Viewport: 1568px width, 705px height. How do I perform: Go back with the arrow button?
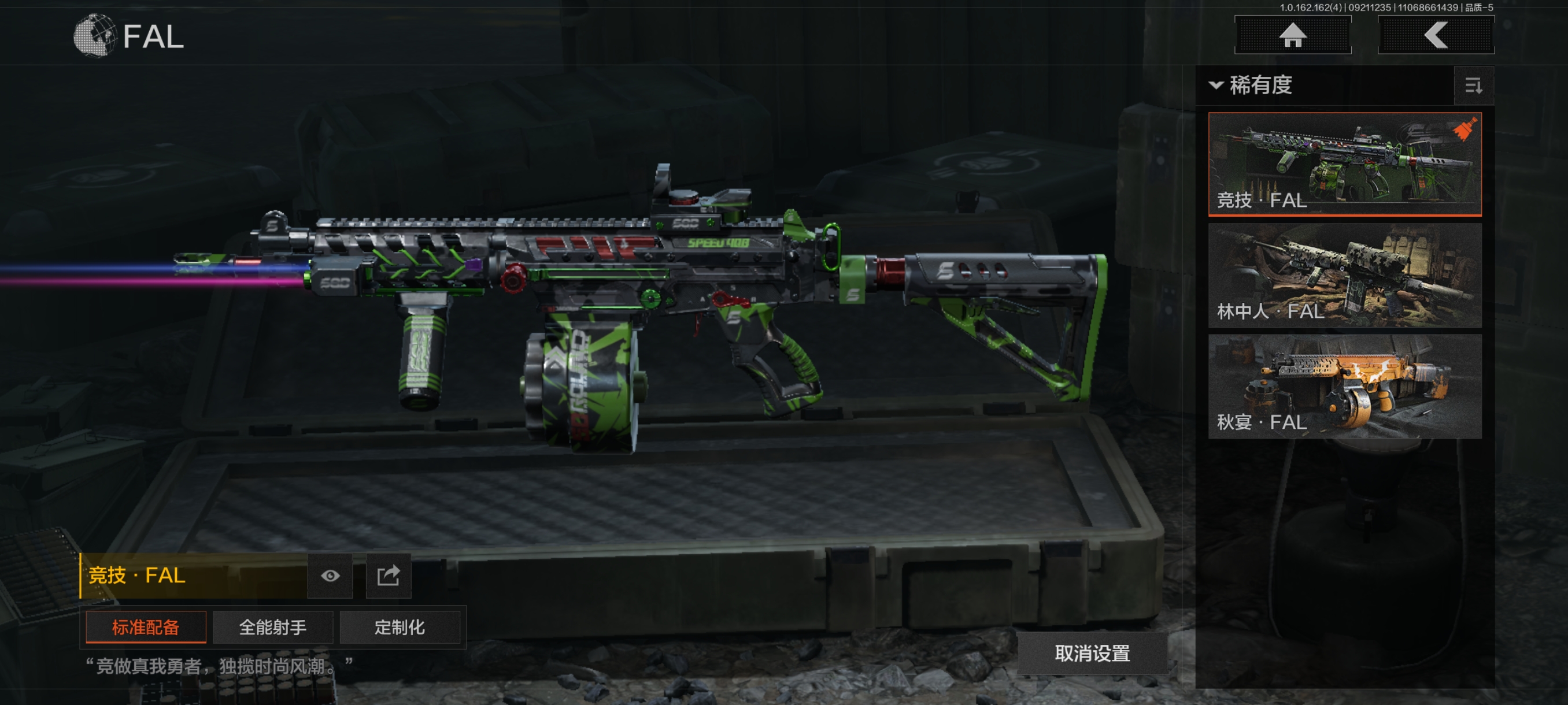pyautogui.click(x=1435, y=35)
